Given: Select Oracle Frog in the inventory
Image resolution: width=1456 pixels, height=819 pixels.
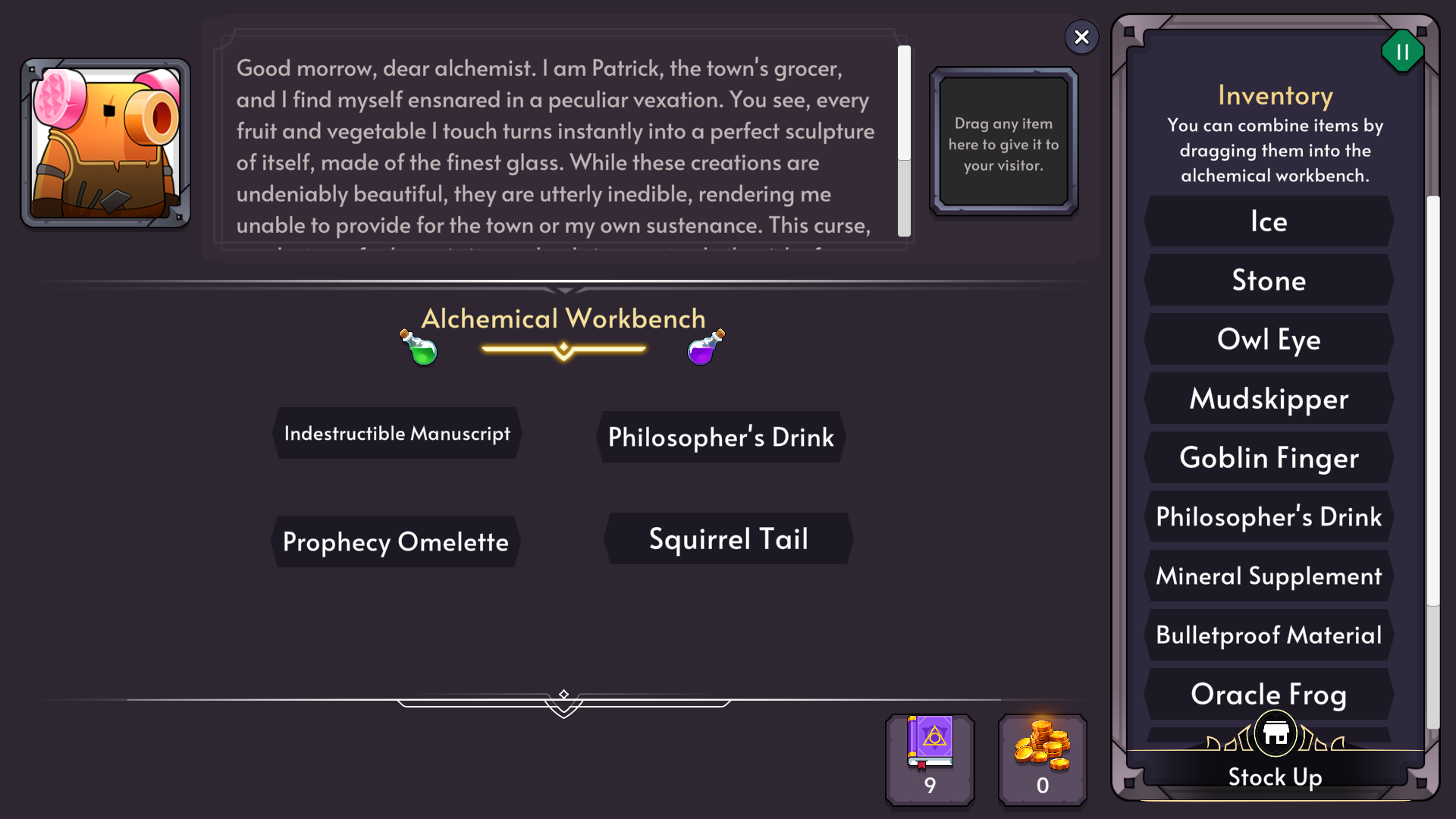Looking at the screenshot, I should 1269,694.
